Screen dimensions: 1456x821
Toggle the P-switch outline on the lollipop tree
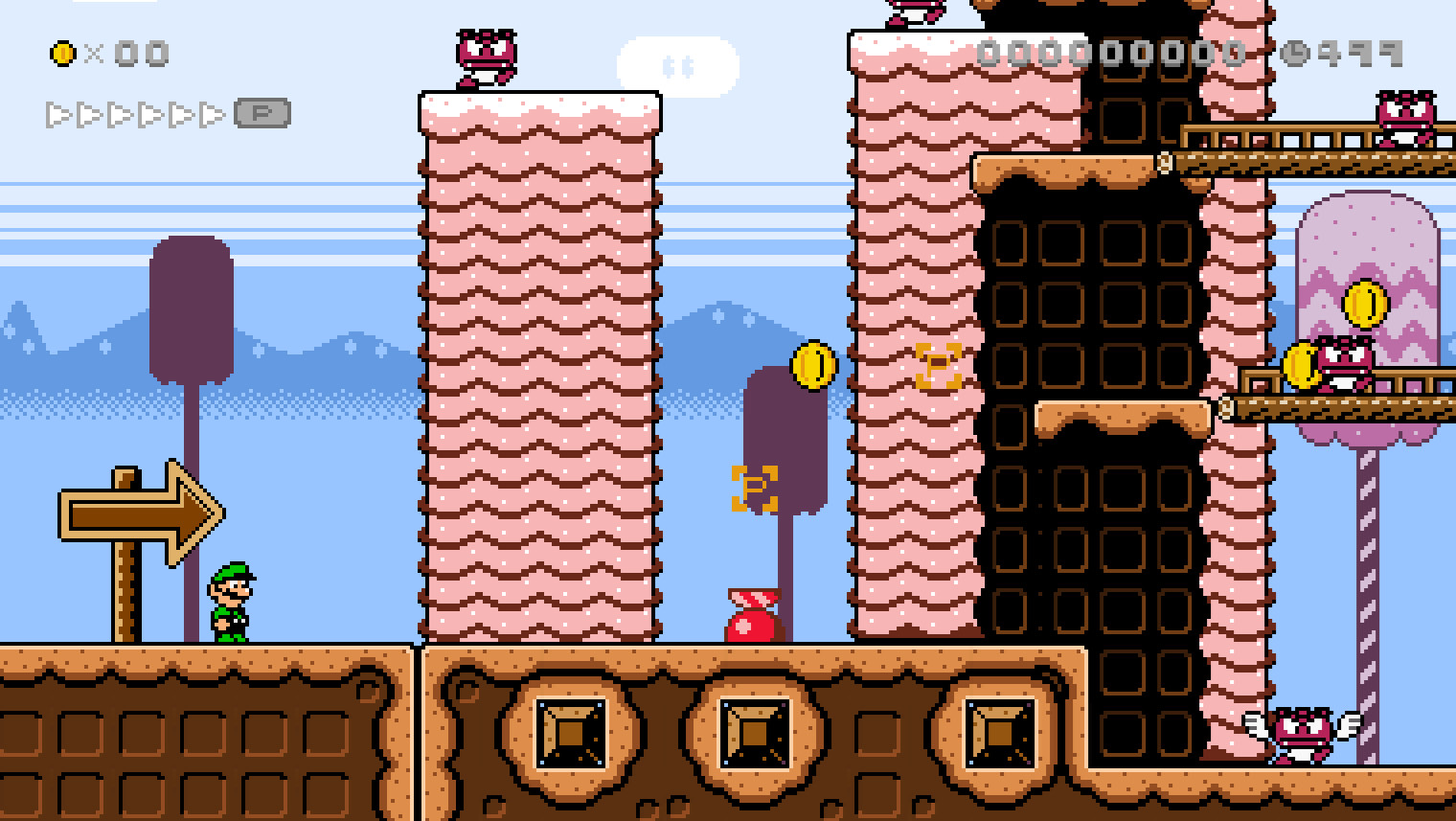coord(755,488)
